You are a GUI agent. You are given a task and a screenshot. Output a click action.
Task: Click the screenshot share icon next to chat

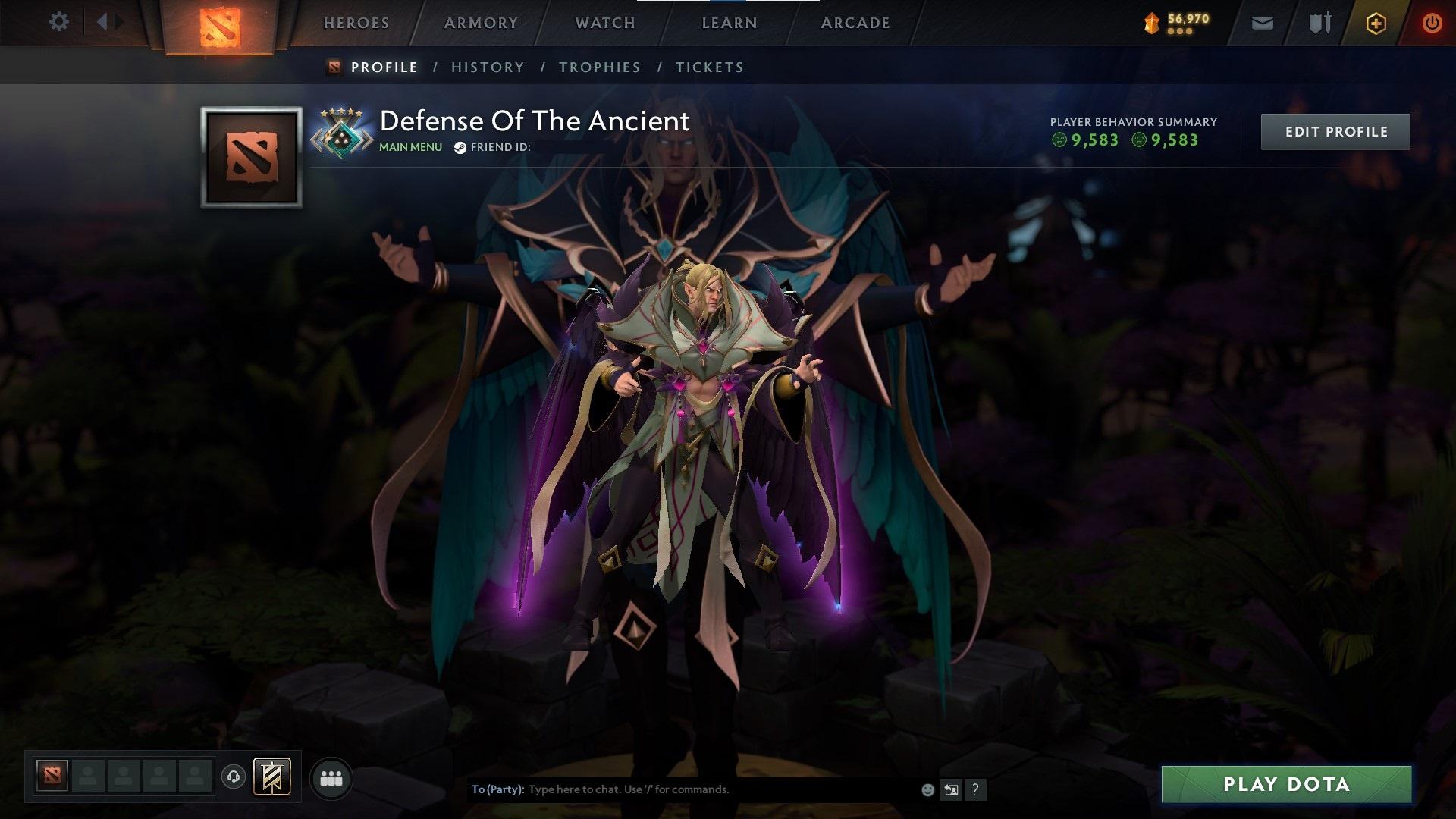(x=951, y=789)
